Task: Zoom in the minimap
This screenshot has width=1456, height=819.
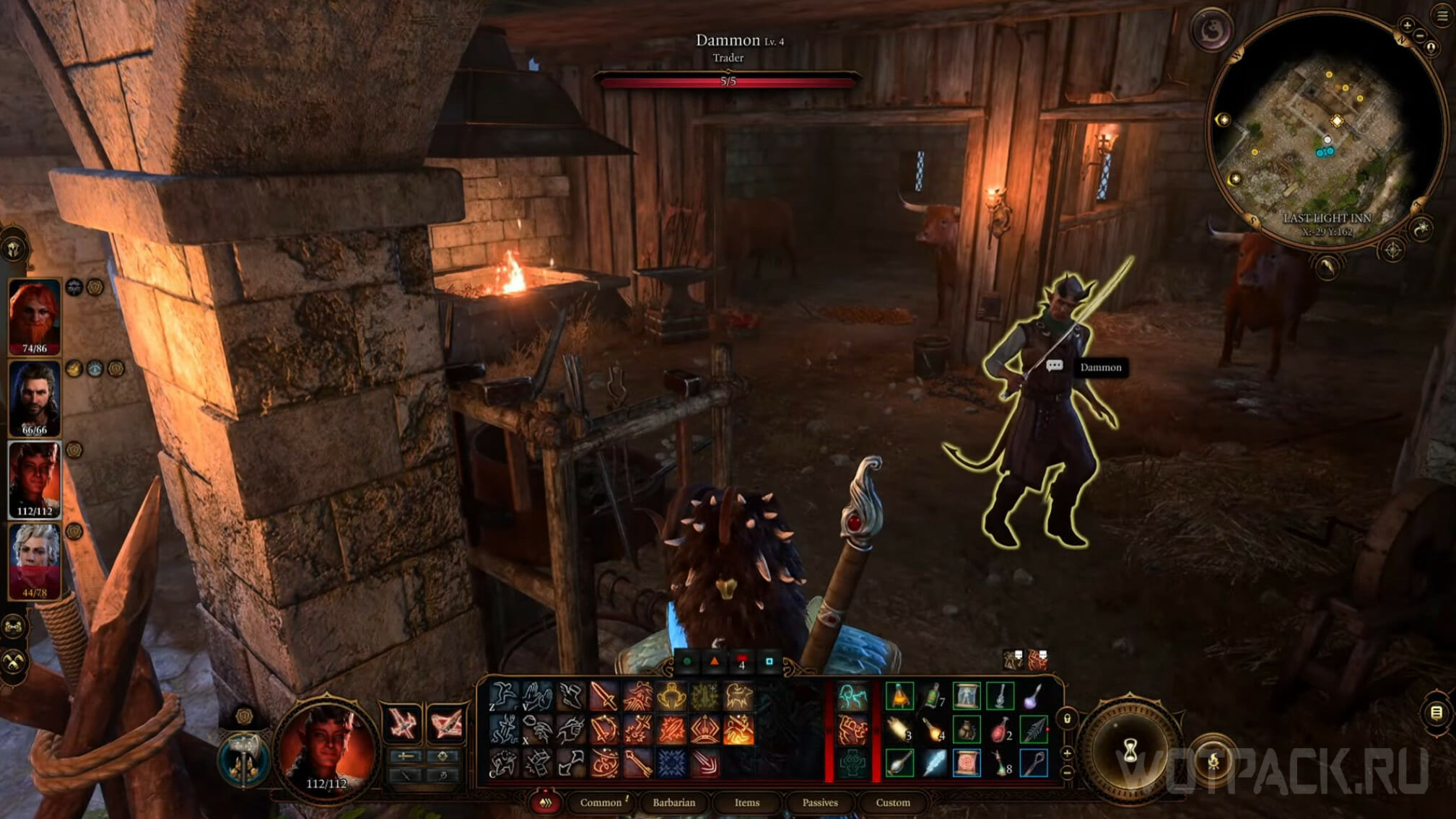Action: tap(1407, 25)
